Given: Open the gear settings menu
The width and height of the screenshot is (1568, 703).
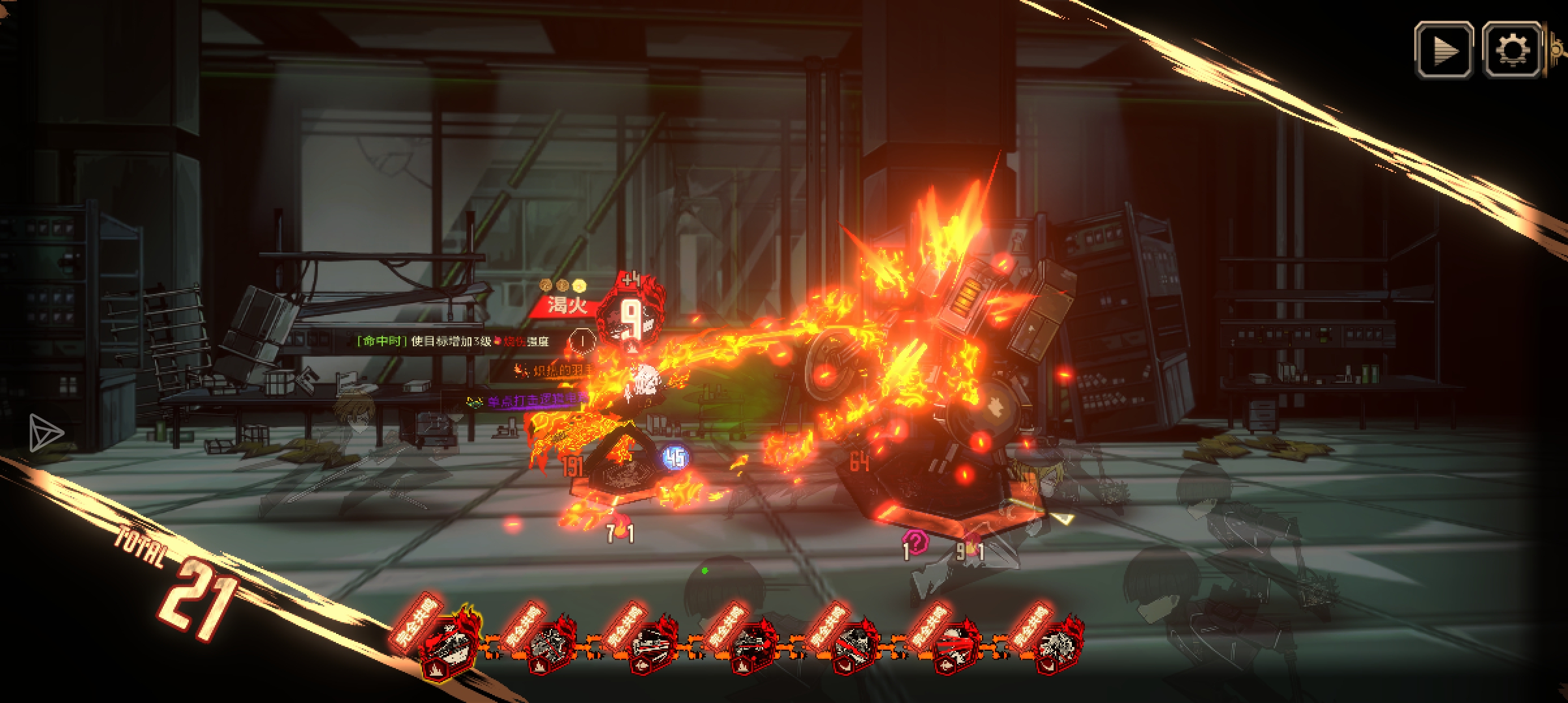Looking at the screenshot, I should tap(1512, 50).
